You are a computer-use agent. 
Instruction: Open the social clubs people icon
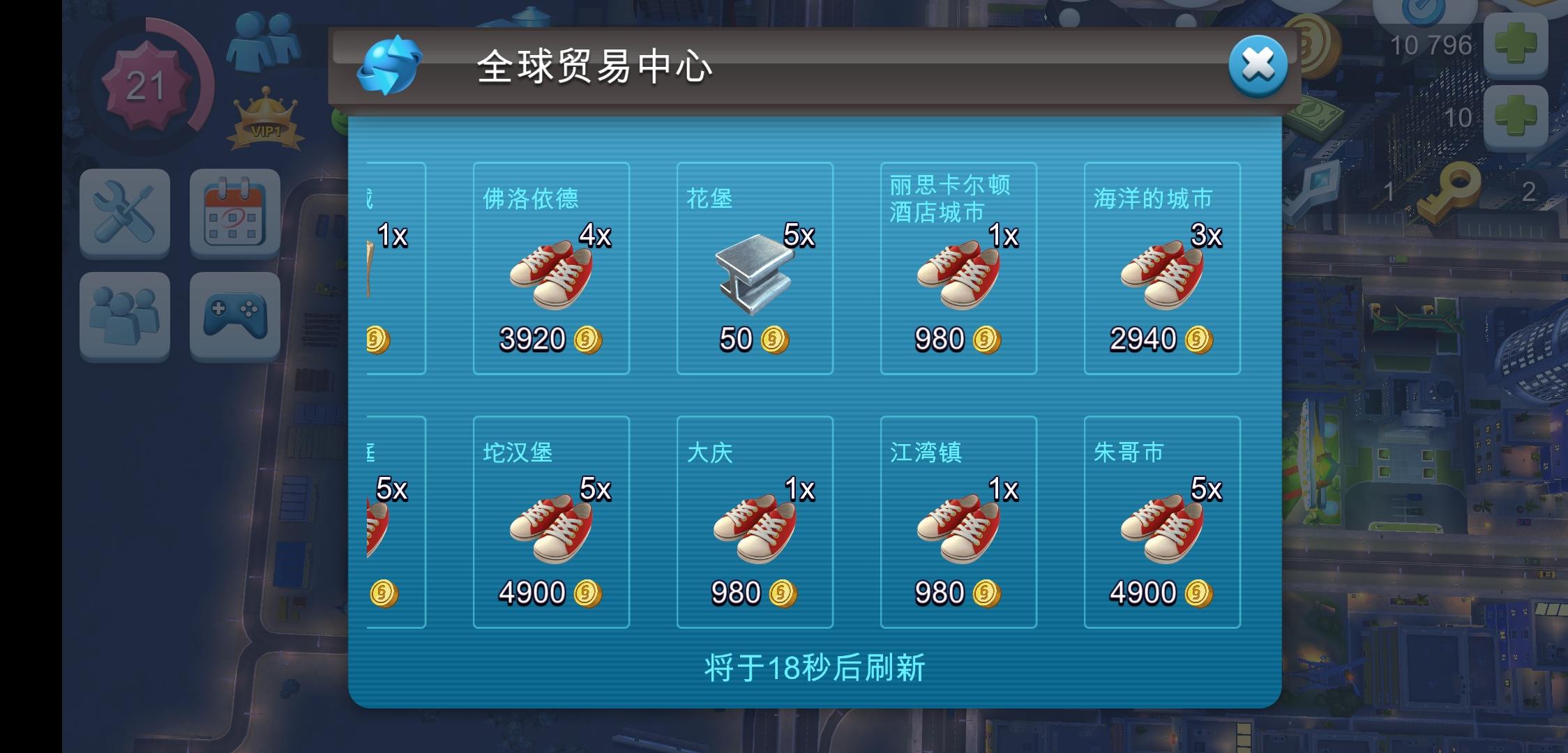[x=126, y=315]
